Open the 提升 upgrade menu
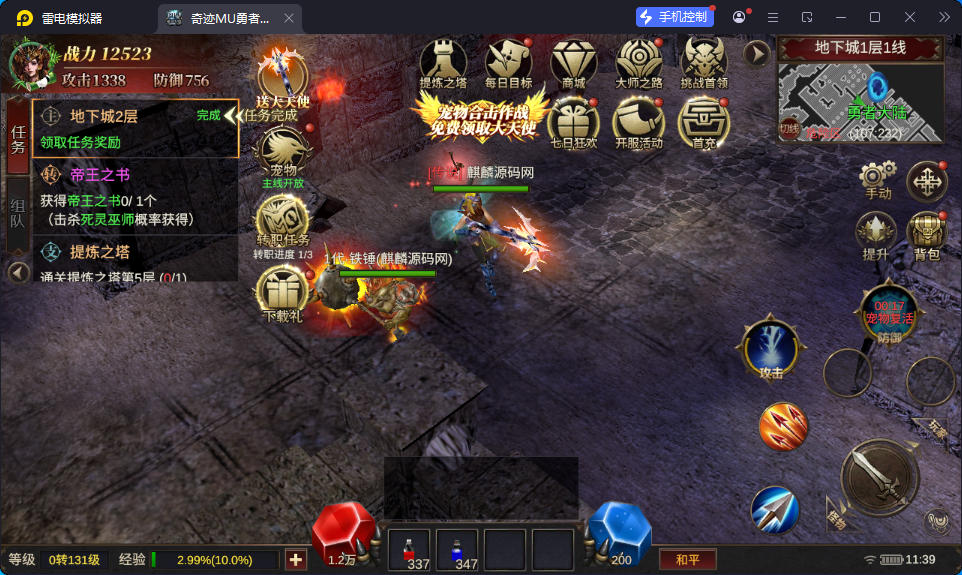962x575 pixels. pyautogui.click(x=875, y=234)
